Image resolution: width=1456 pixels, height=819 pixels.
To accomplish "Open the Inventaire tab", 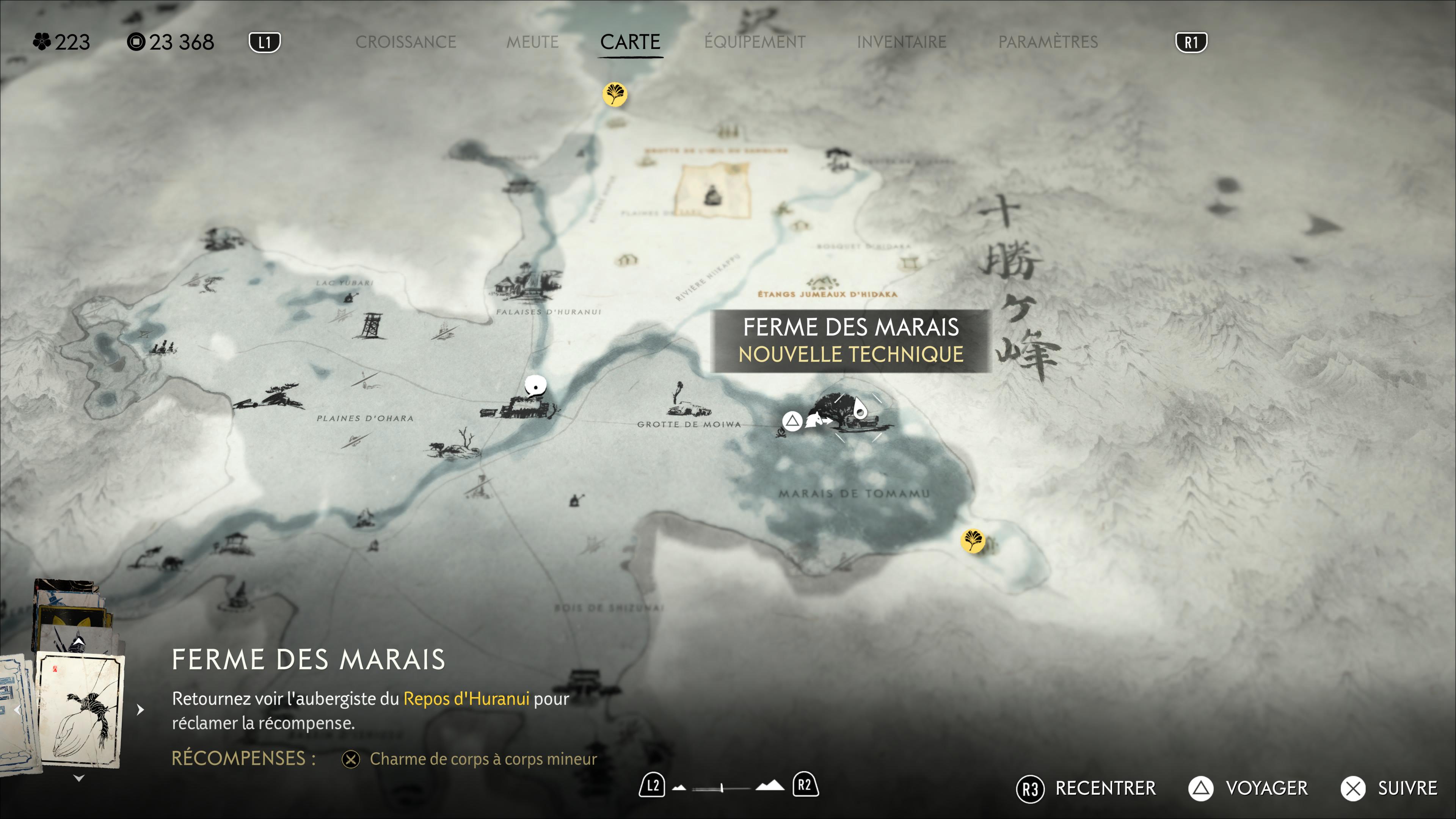I will click(901, 42).
